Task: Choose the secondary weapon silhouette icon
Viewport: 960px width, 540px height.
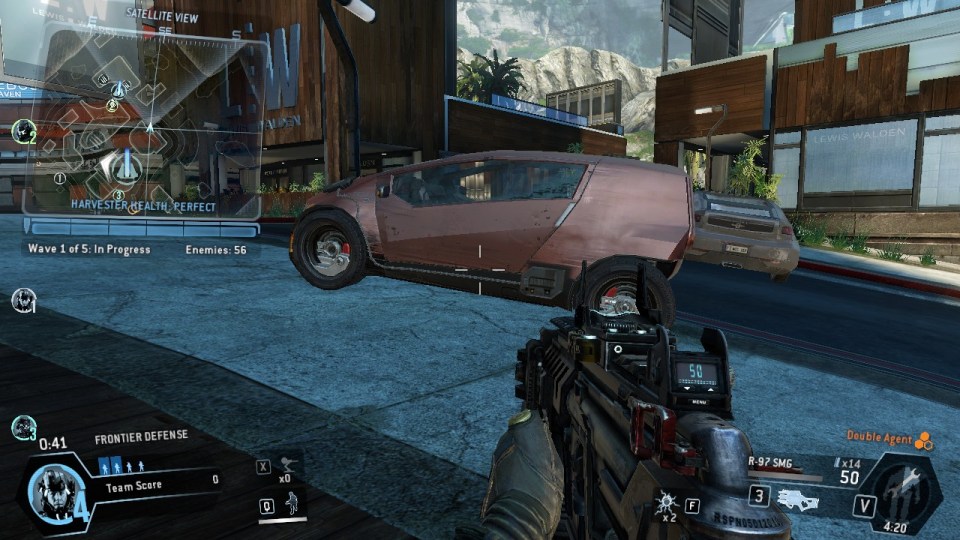Action: click(x=798, y=499)
